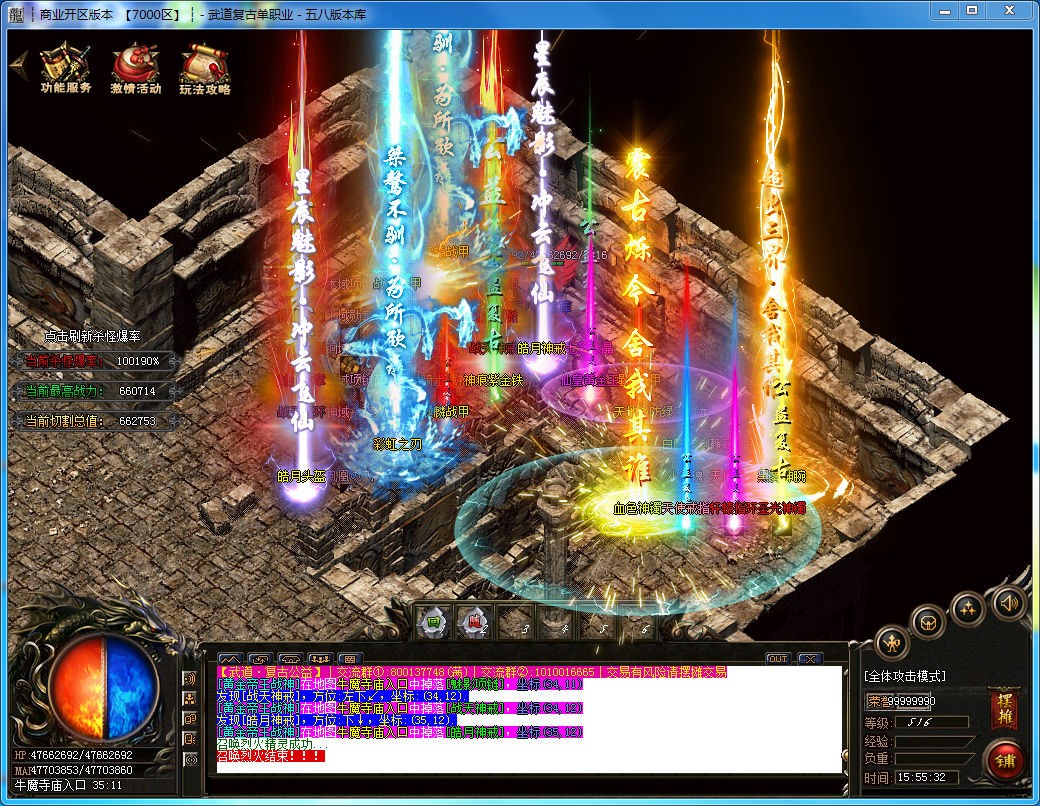Open the character figure round button

point(892,641)
